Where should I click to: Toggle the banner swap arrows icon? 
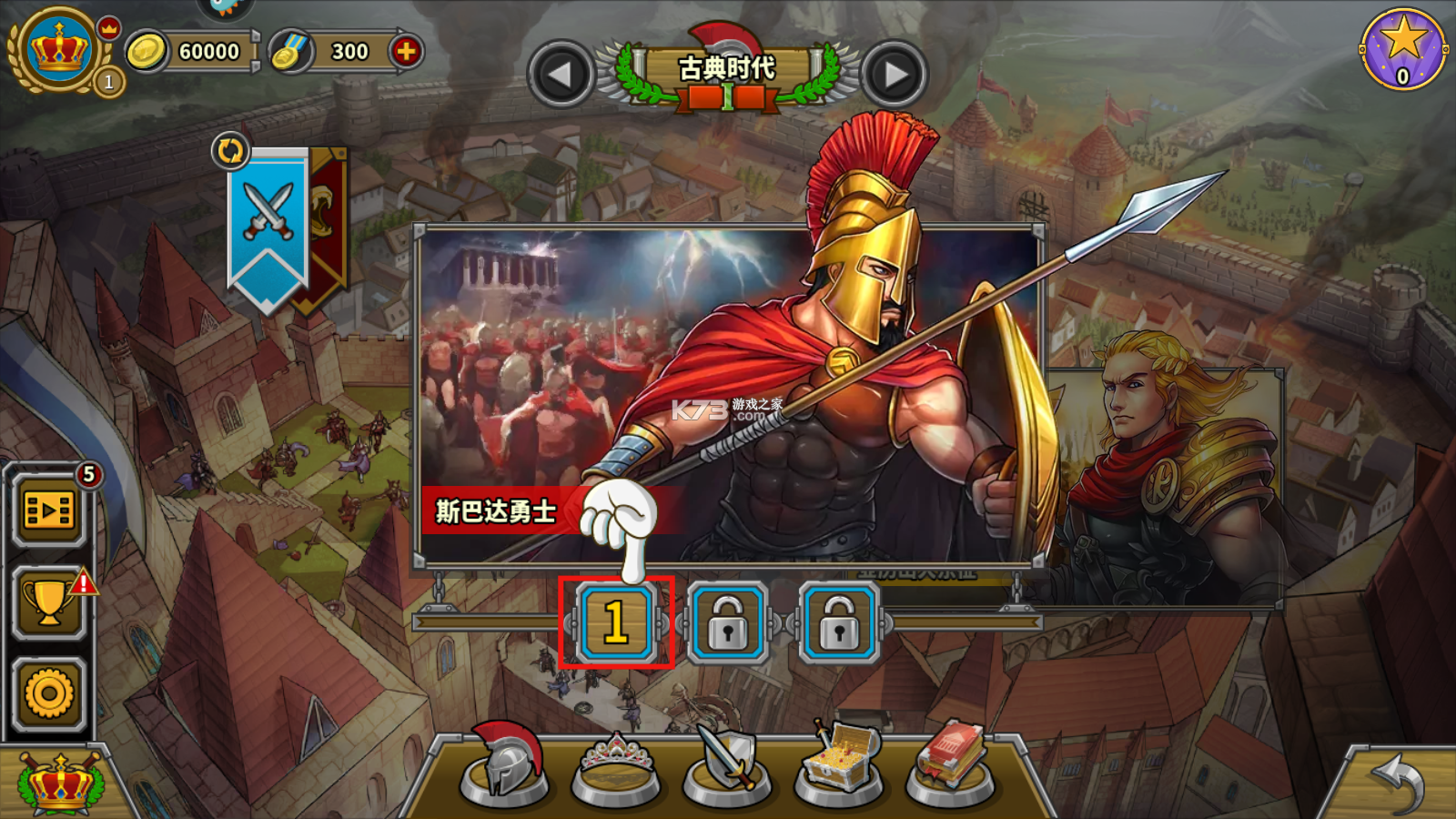(x=230, y=150)
